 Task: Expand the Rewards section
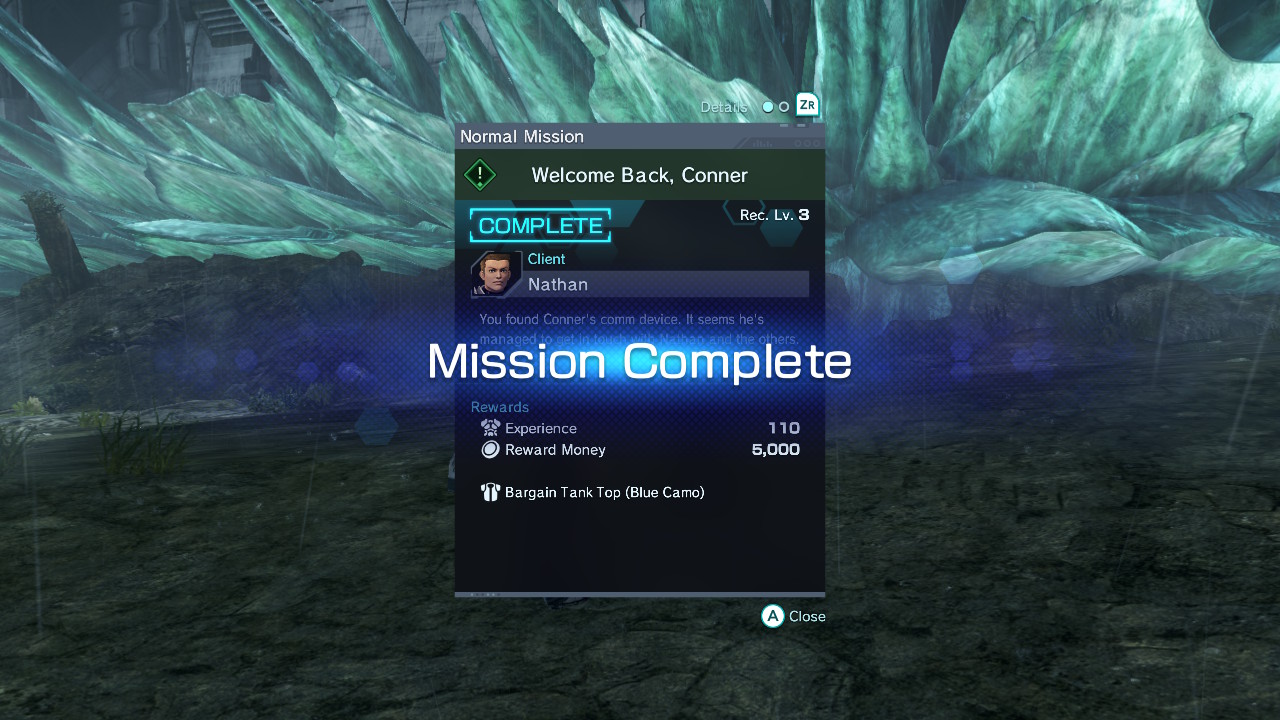pos(499,407)
